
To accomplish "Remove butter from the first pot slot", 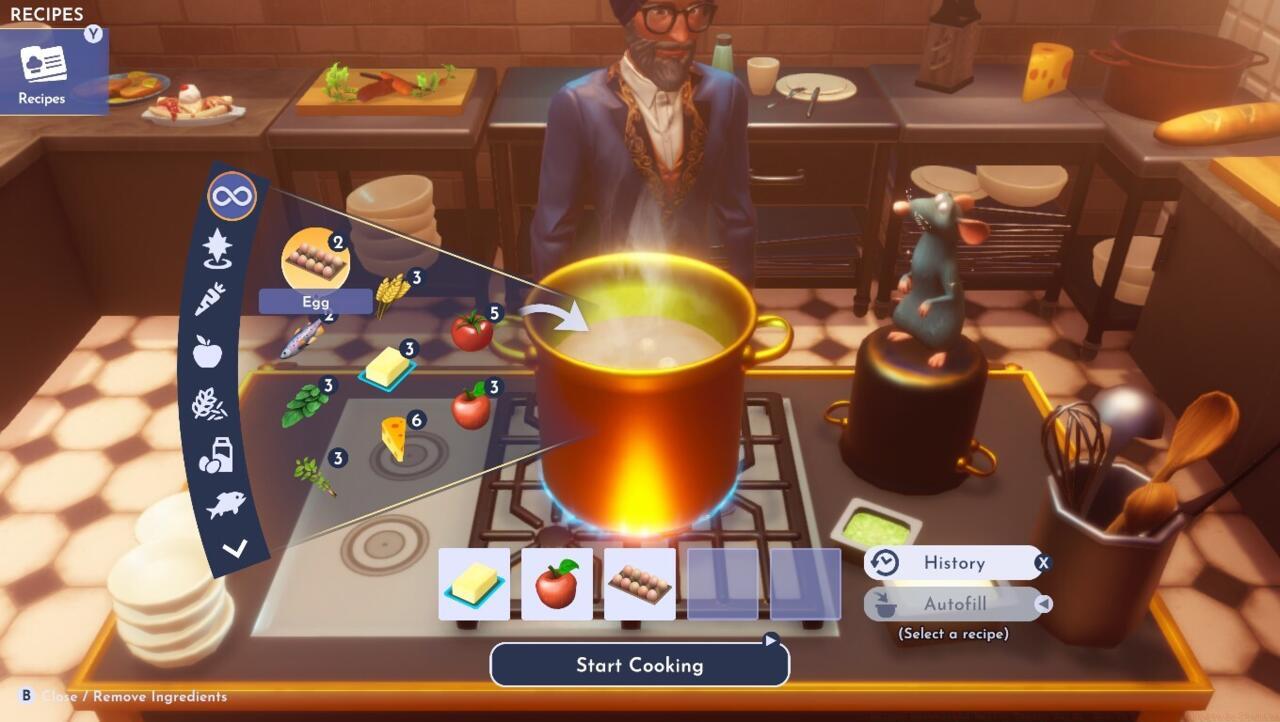I will (x=474, y=584).
